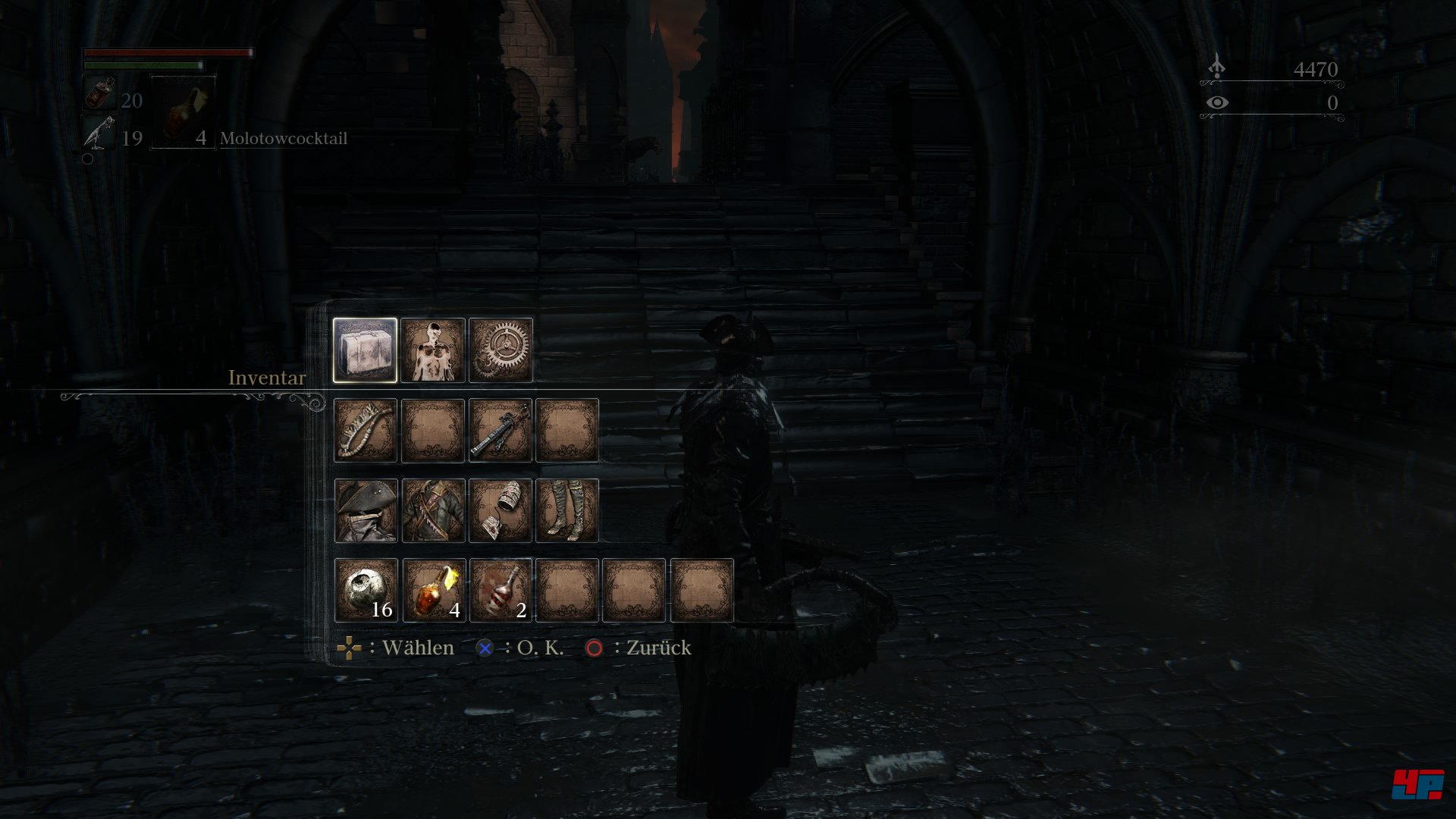
Task: Select the equipped firearm slot
Action: (500, 430)
